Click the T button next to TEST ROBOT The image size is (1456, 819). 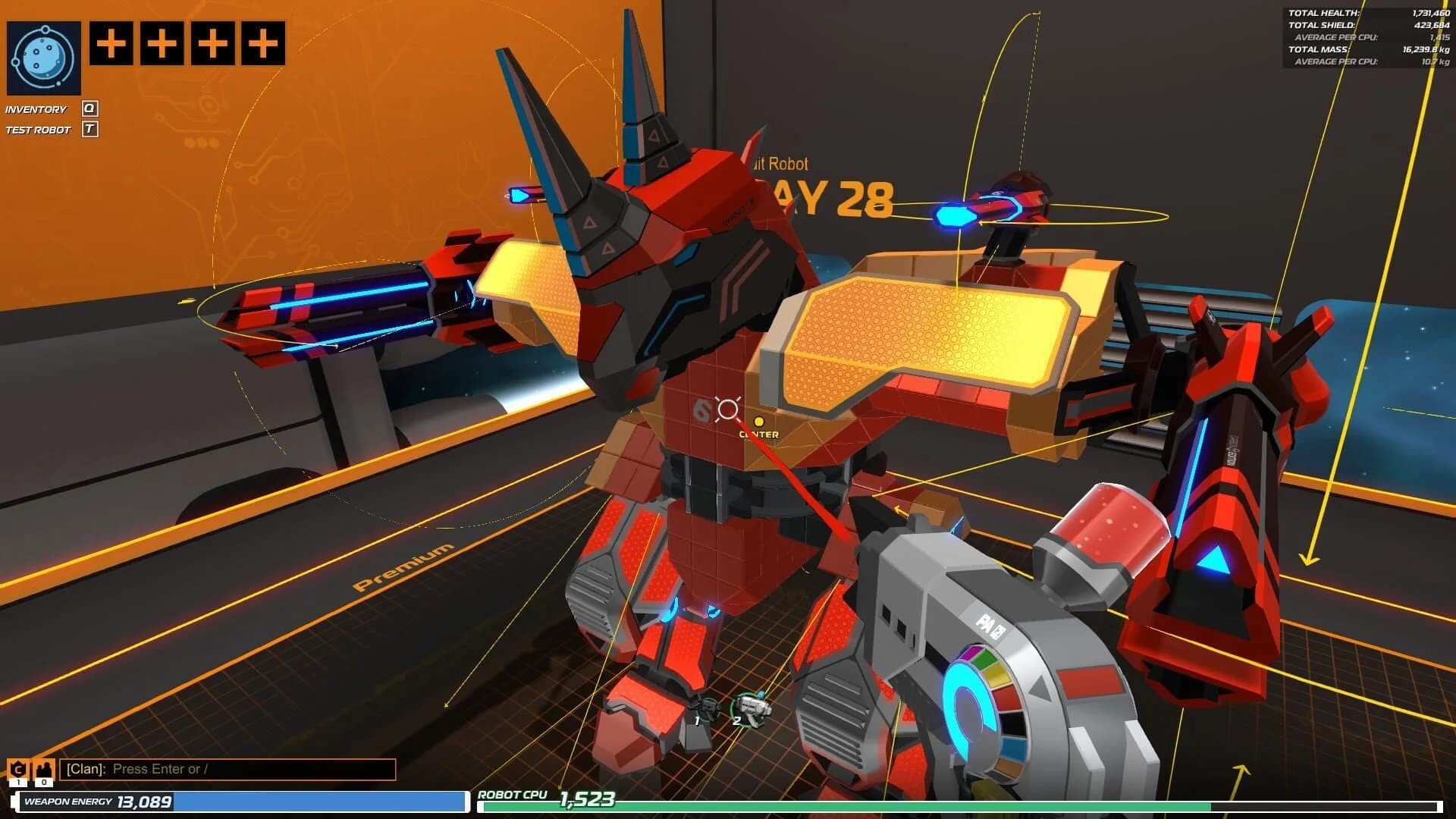tap(90, 129)
